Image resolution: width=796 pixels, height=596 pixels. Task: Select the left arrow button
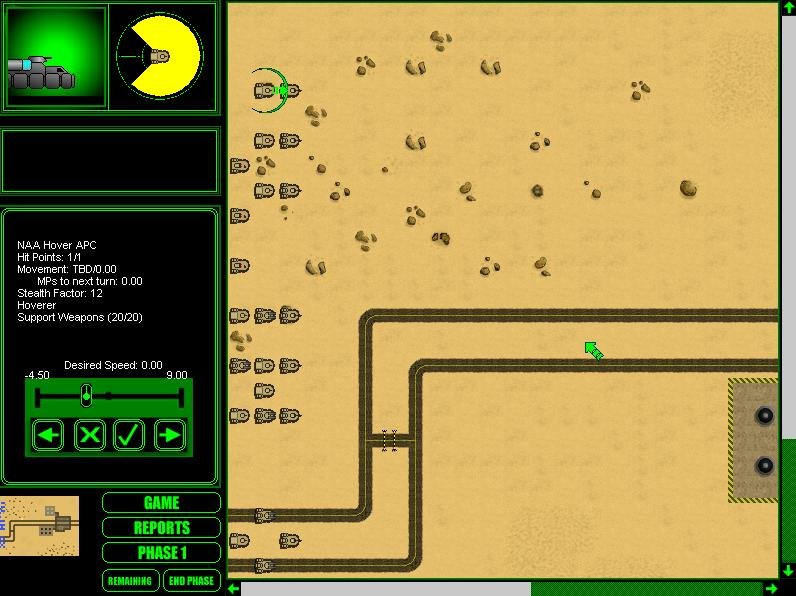click(x=49, y=435)
